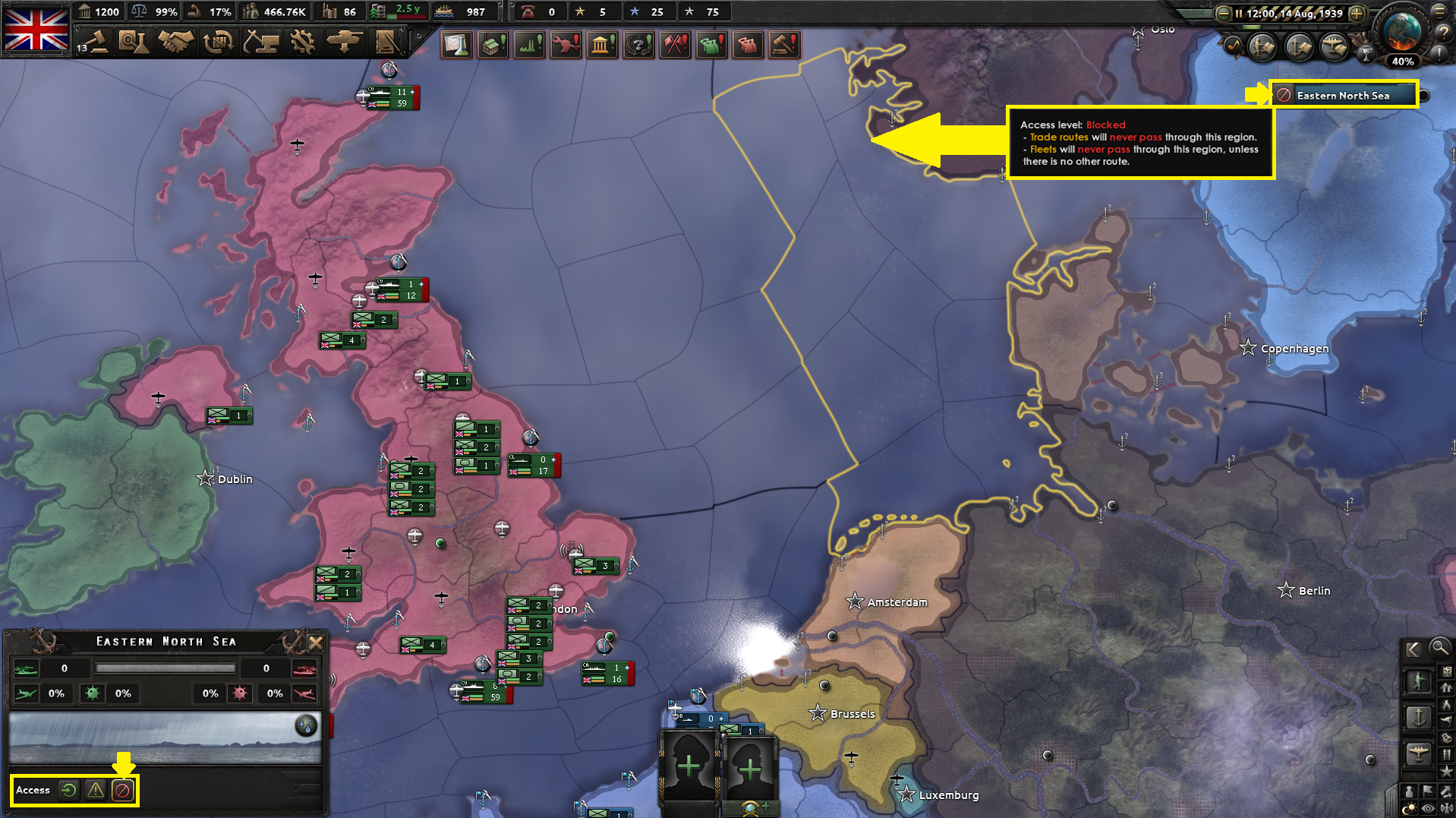Screen dimensions: 1456x818
Task: Select the army planning soldier icon
Action: pos(1418,681)
